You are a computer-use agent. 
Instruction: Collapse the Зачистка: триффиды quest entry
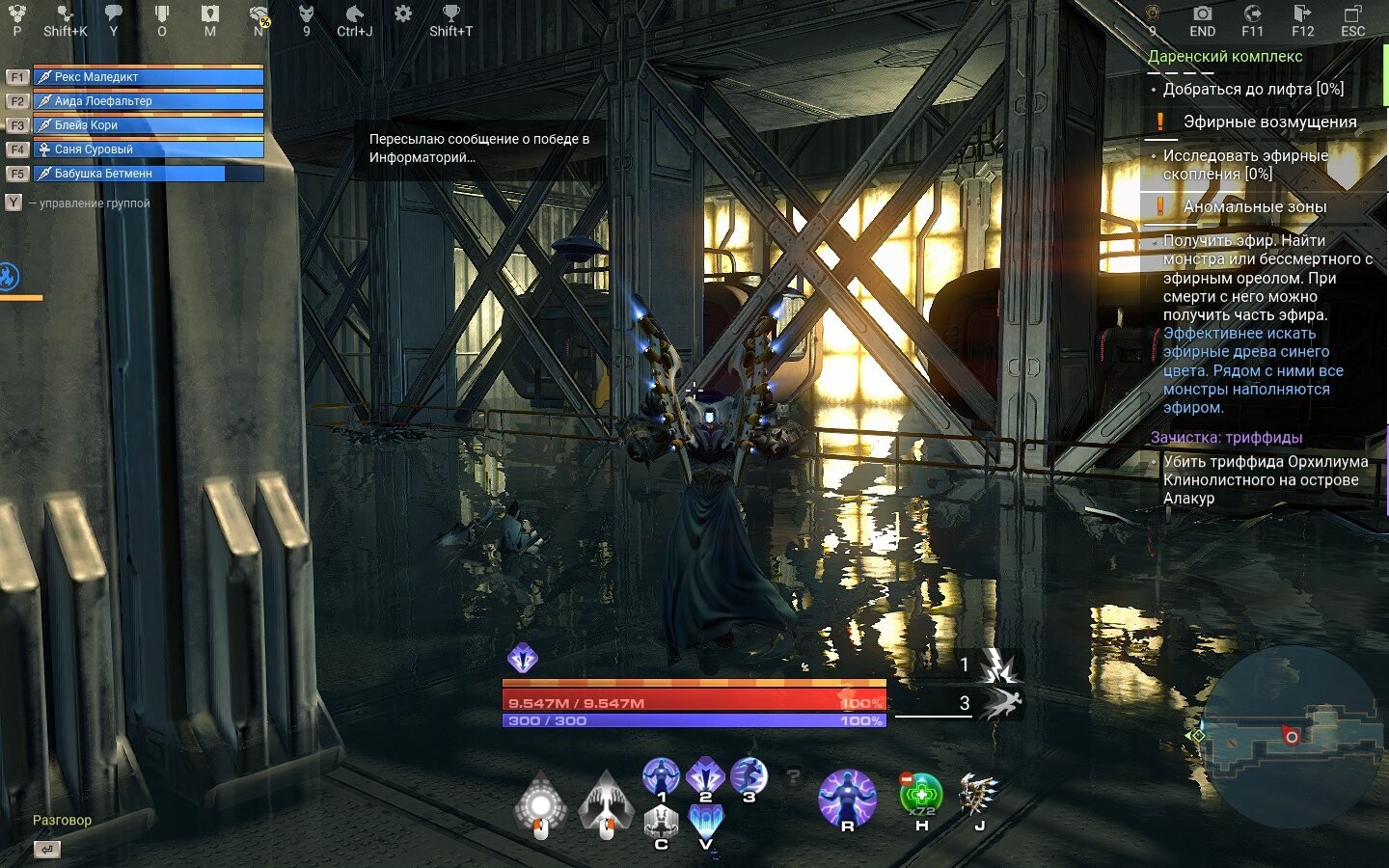[x=1225, y=438]
